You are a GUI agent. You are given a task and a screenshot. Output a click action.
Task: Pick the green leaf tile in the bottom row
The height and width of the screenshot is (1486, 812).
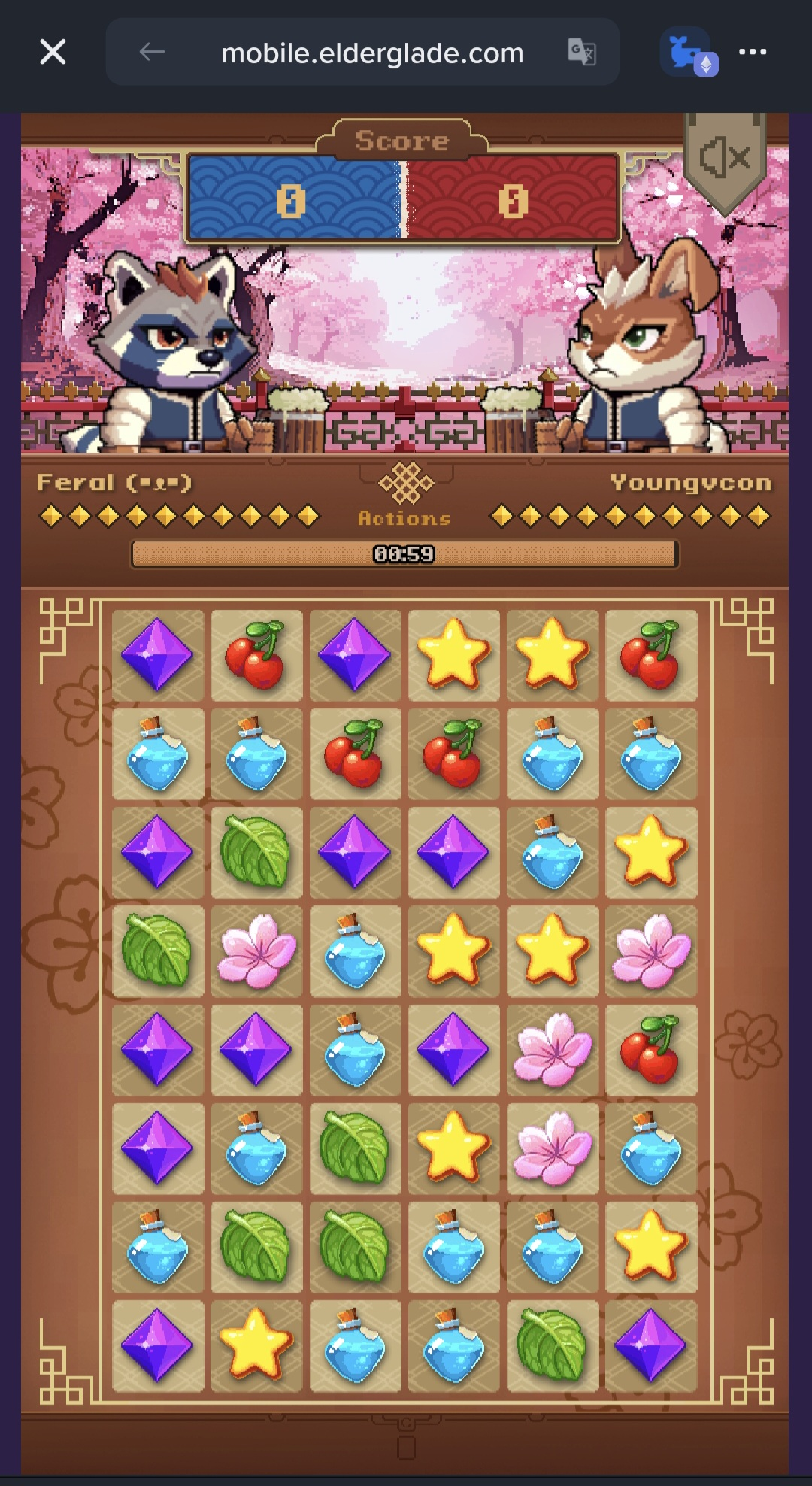tap(553, 1345)
